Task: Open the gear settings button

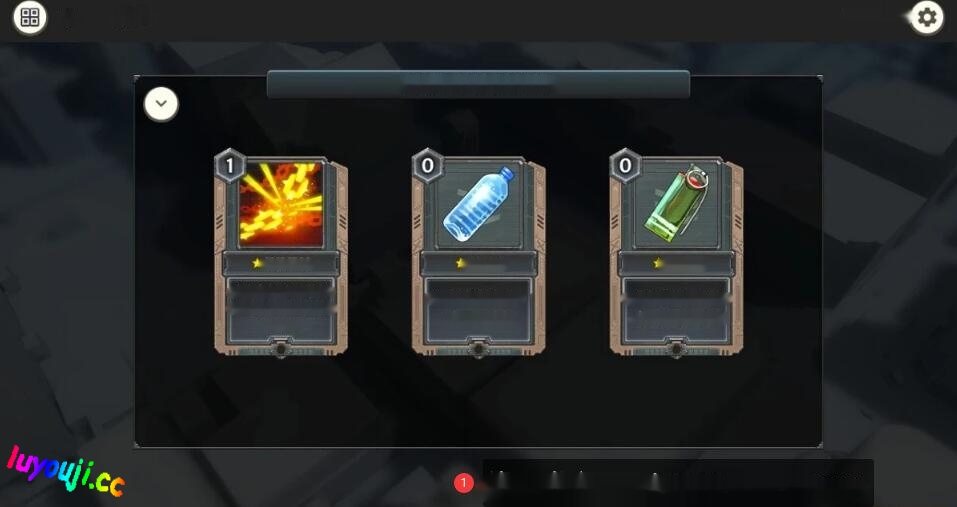Action: click(927, 17)
